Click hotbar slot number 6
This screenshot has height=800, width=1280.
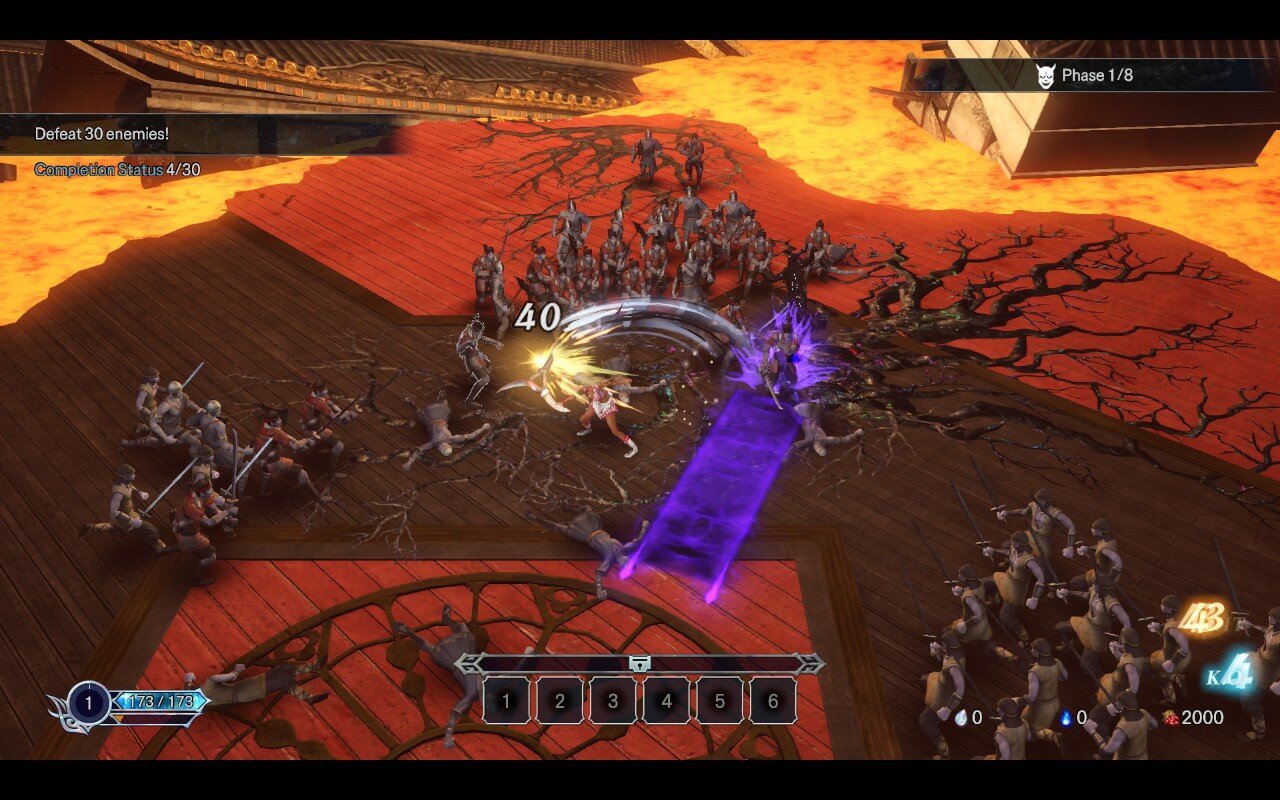[x=773, y=701]
